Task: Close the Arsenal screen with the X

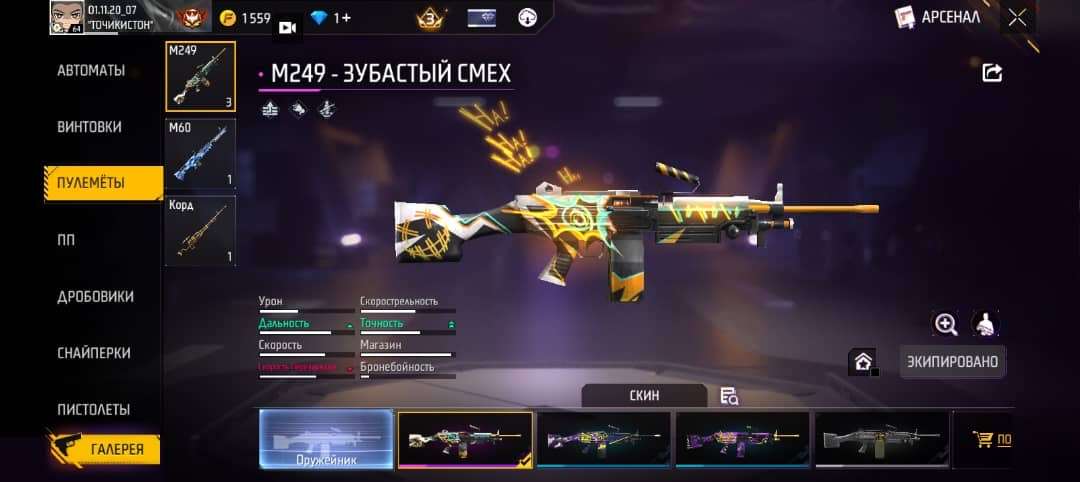Action: tap(1017, 17)
